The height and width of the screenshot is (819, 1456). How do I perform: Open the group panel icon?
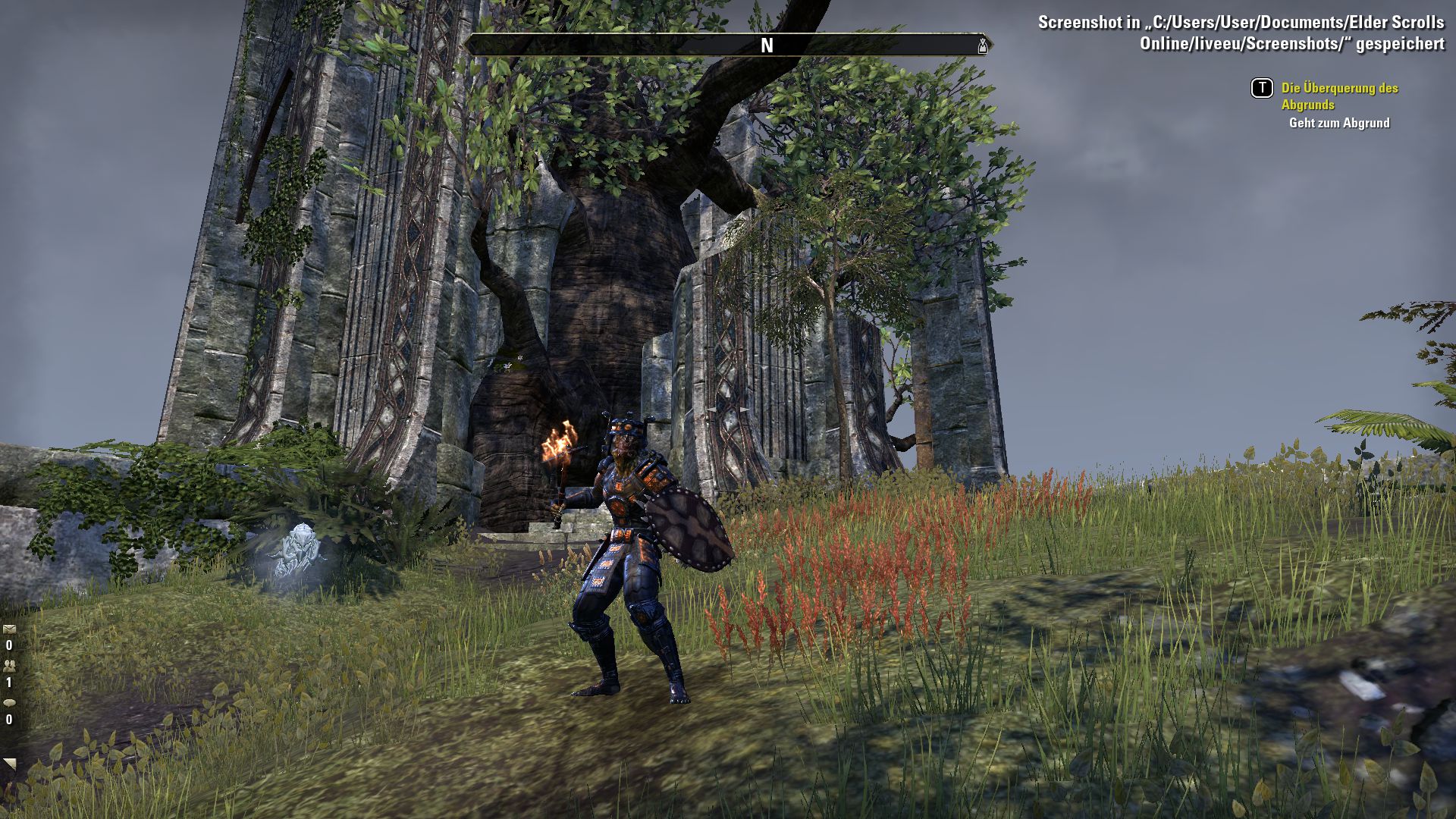9,665
